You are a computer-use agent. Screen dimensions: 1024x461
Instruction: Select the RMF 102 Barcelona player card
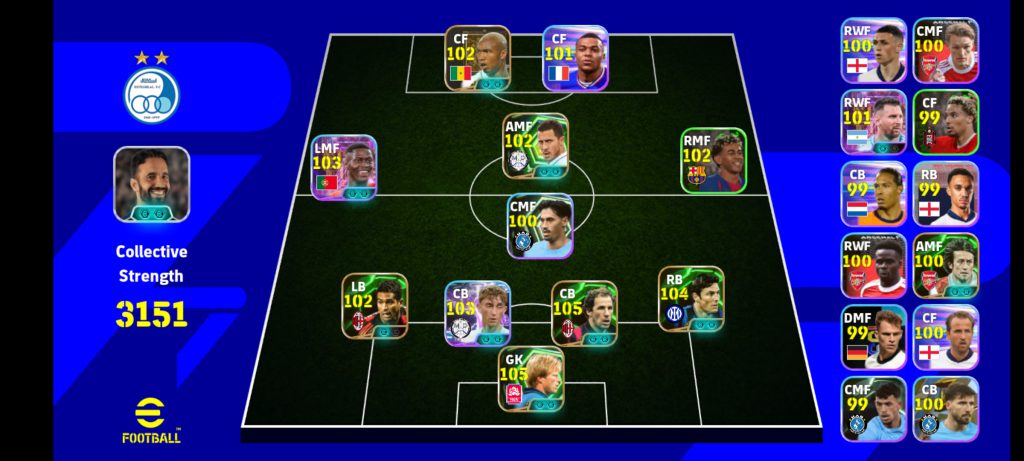click(x=713, y=160)
